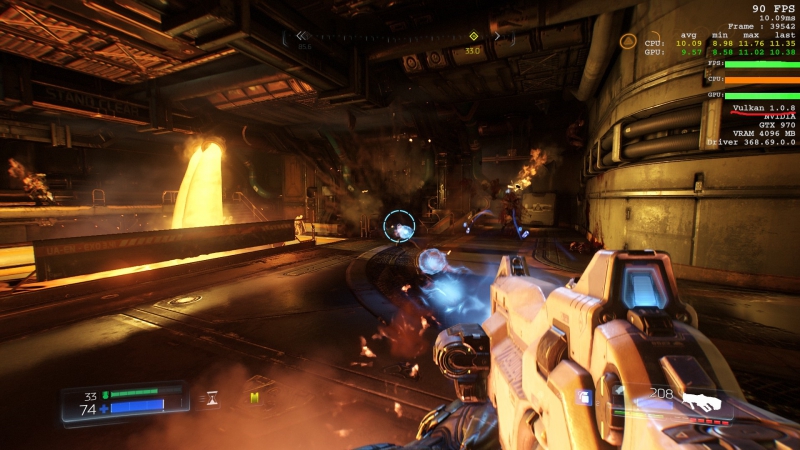Click the compass strip at the top
This screenshot has height=450, width=800.
pyautogui.click(x=400, y=37)
